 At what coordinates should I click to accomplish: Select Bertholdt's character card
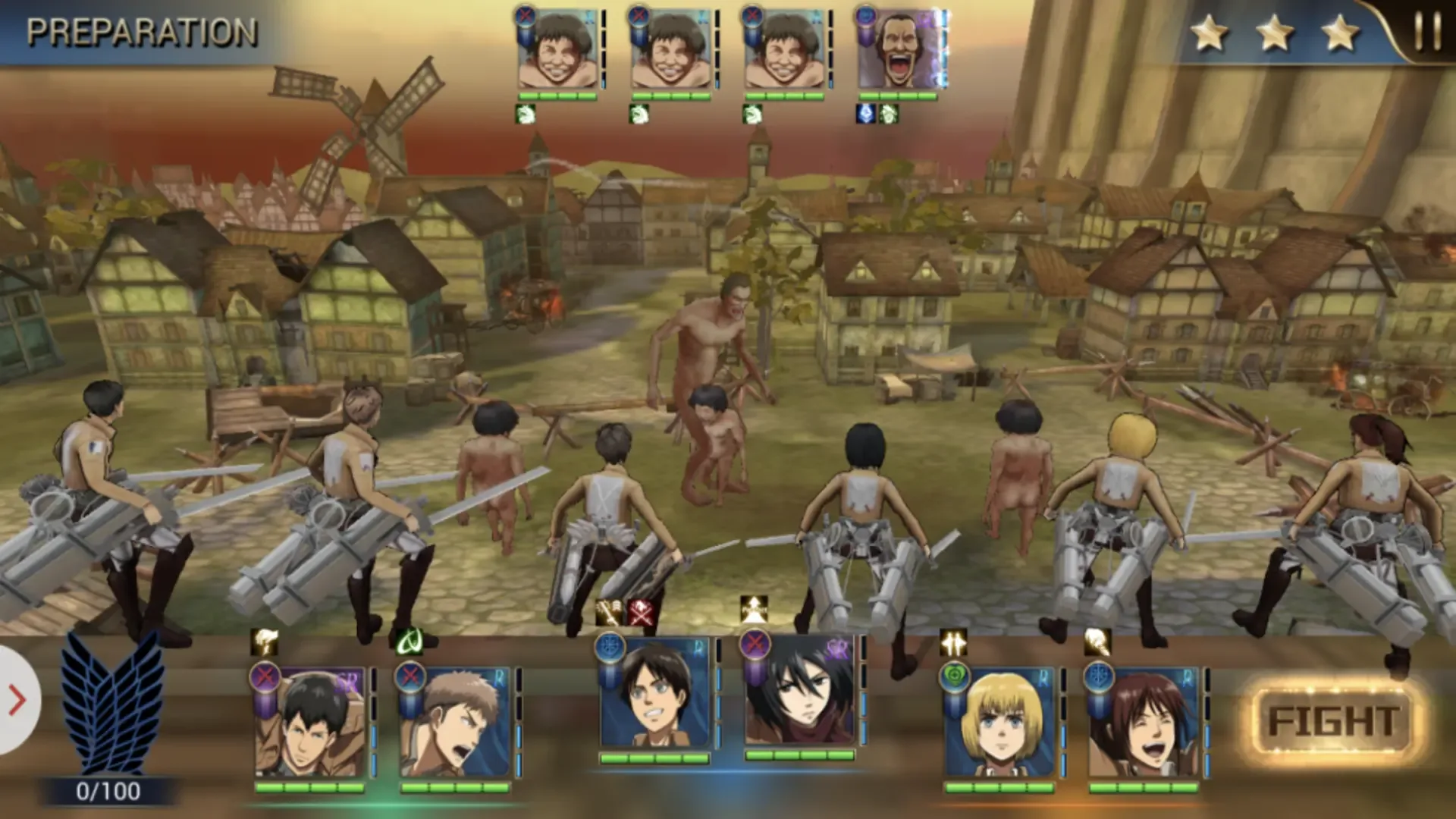[311, 724]
